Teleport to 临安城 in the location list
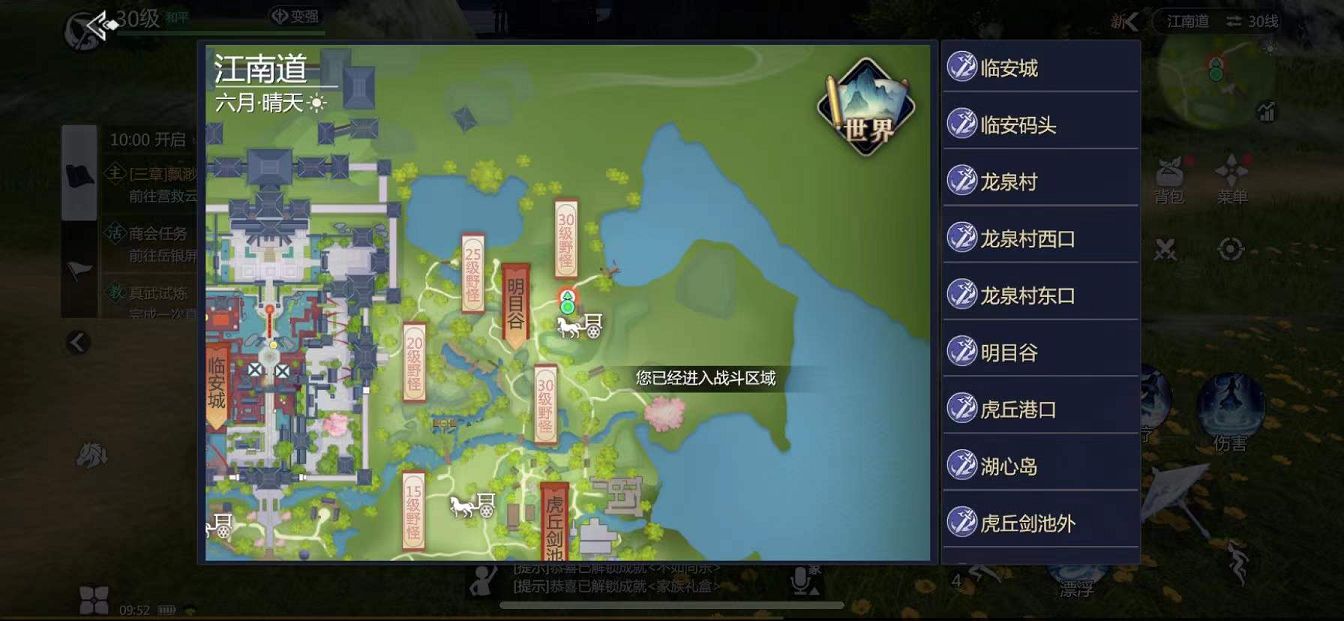 point(1040,68)
